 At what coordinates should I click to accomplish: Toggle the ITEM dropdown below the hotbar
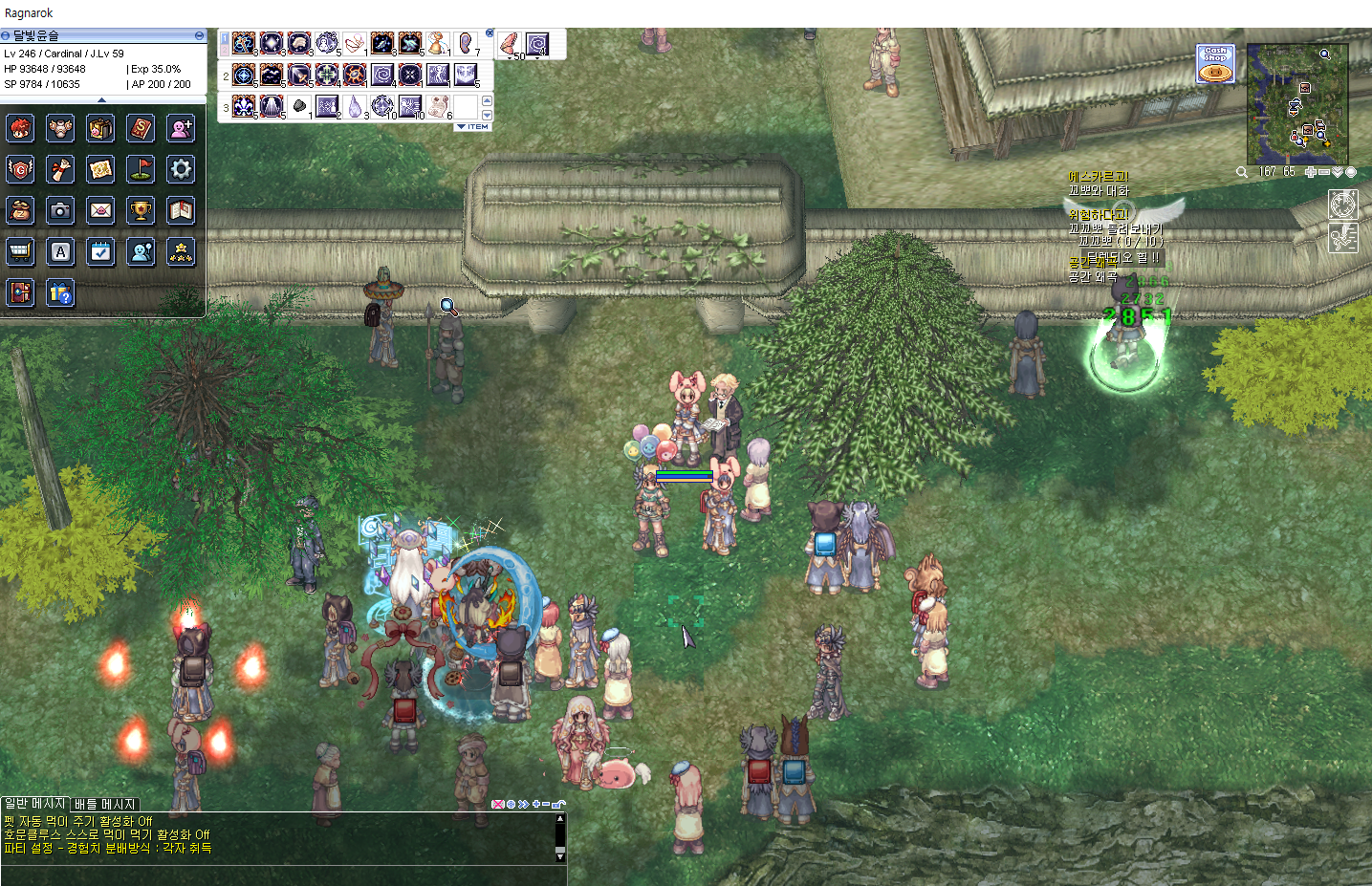click(x=472, y=126)
